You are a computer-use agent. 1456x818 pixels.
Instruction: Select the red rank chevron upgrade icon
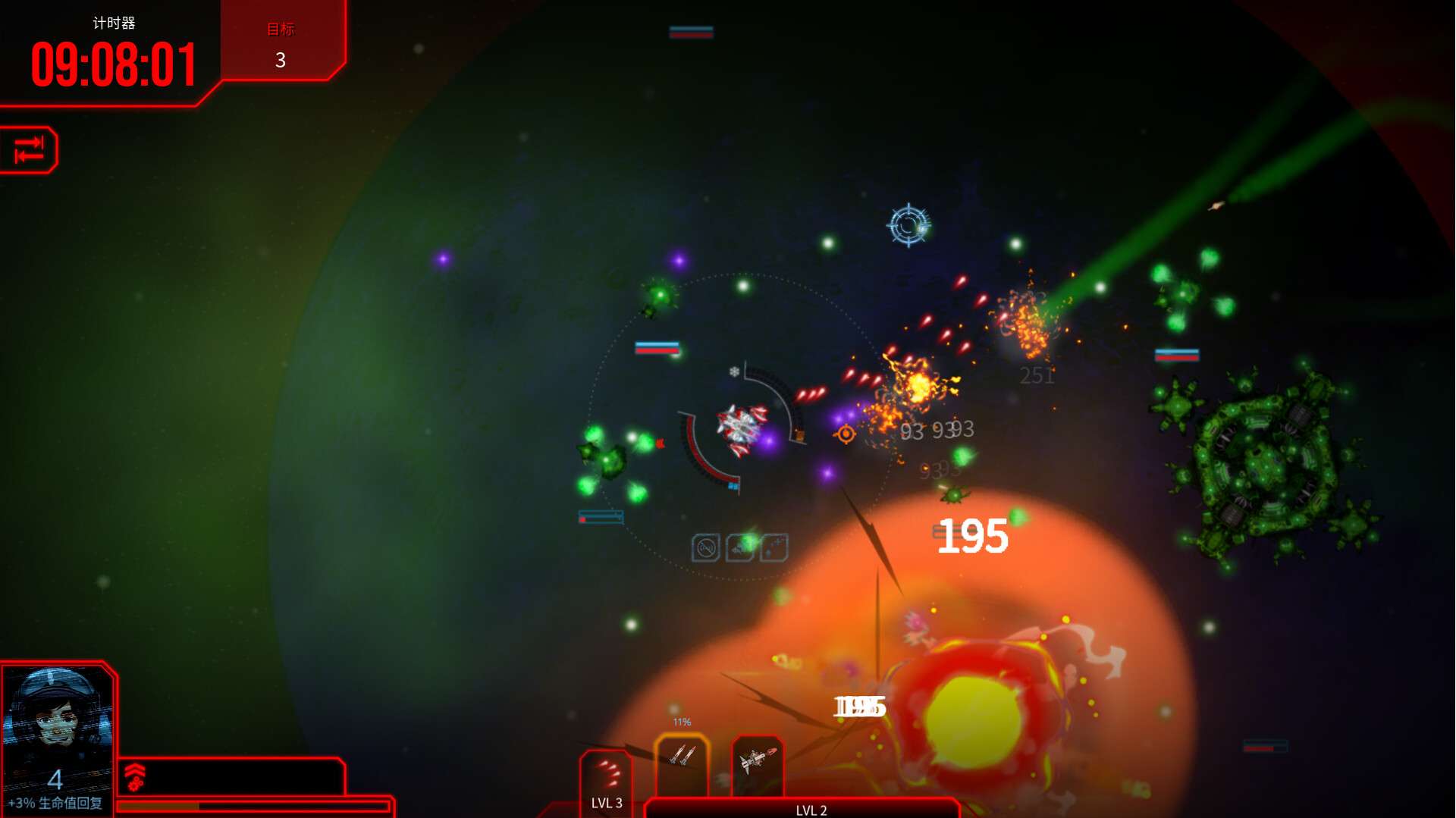[x=135, y=776]
